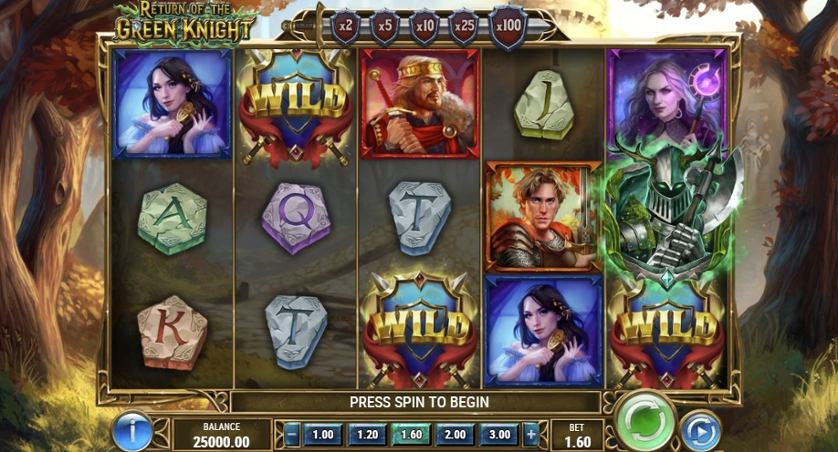Choose the 1.20 bet level

(x=366, y=435)
